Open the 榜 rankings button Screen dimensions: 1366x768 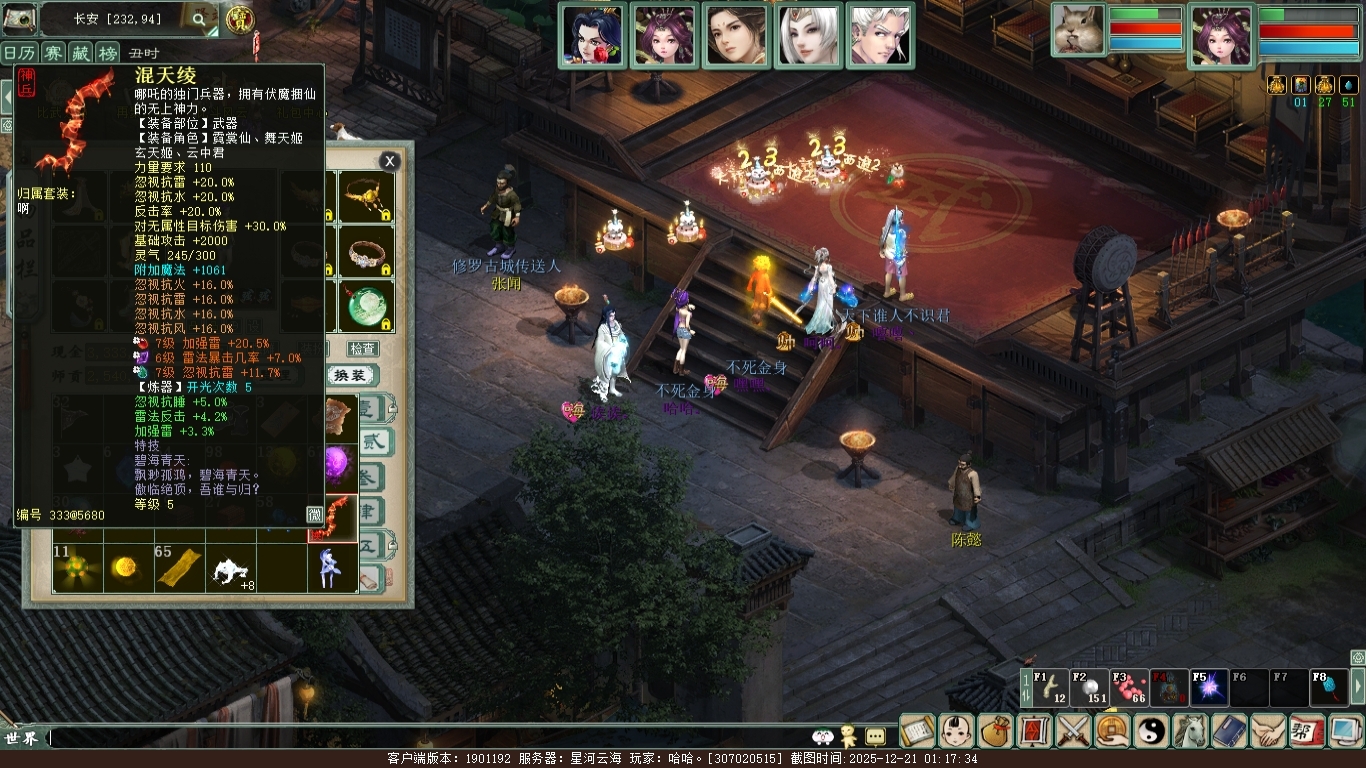pos(107,53)
